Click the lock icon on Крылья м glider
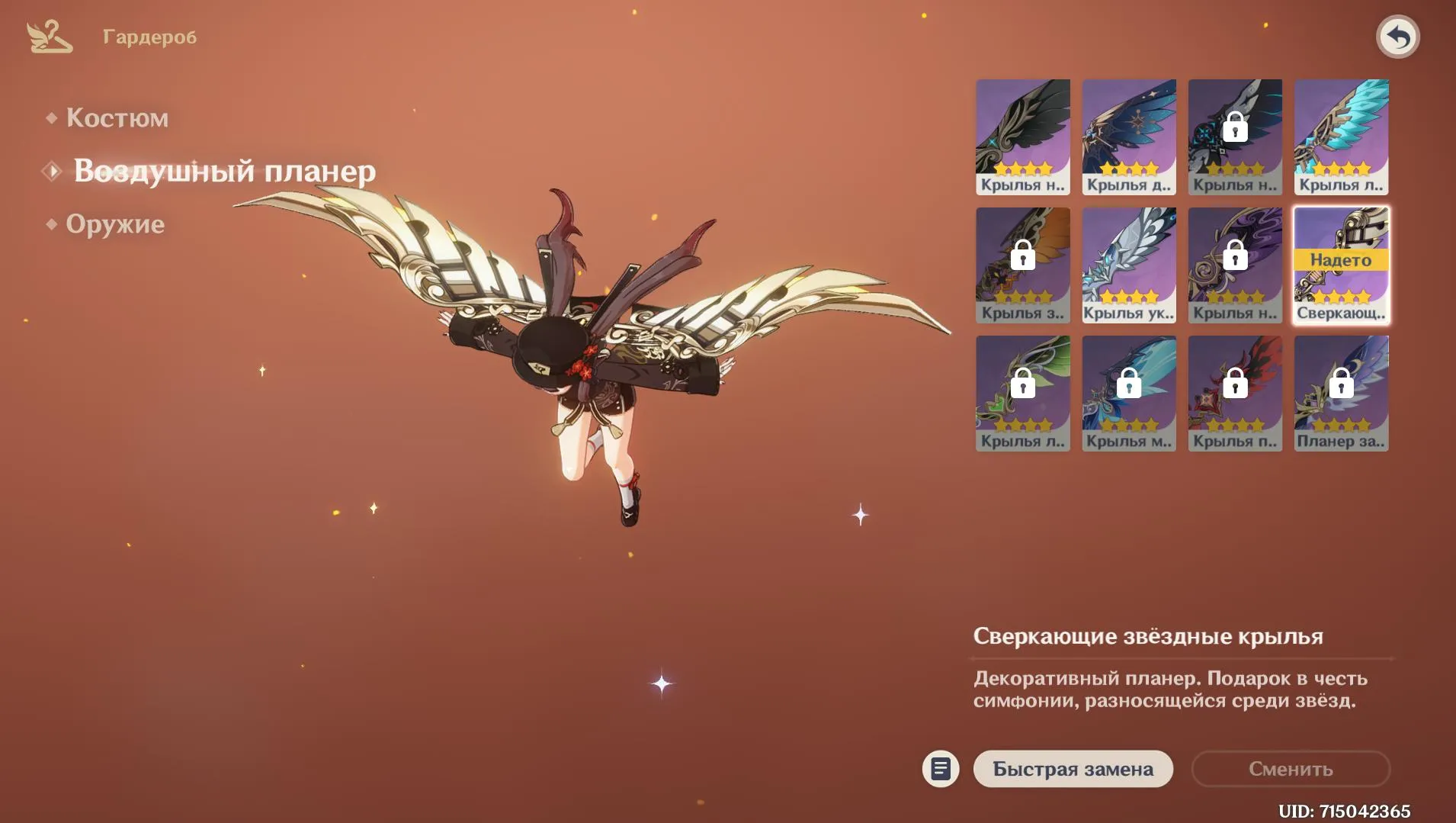Image resolution: width=1456 pixels, height=823 pixels. 1130,385
